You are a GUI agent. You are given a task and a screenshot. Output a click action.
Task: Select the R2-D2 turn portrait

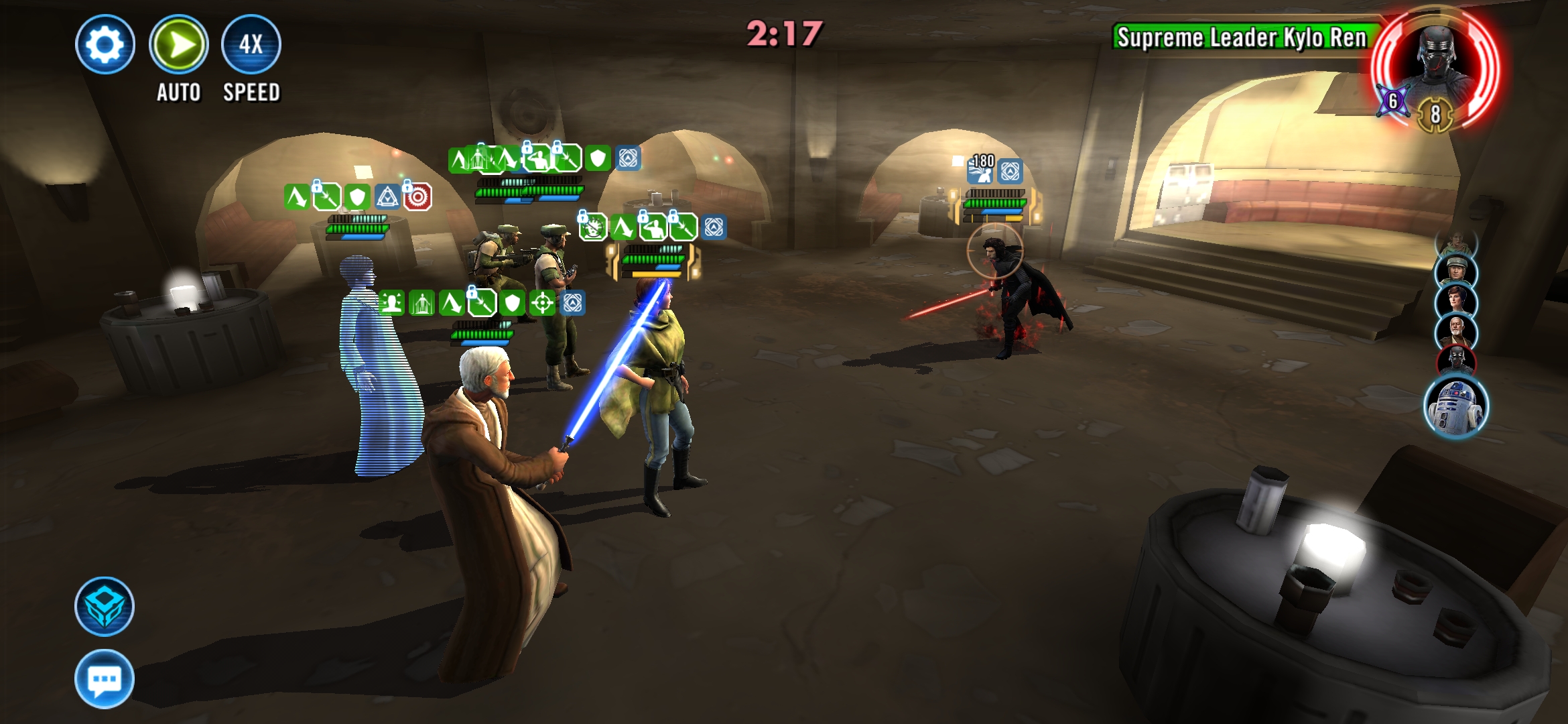pyautogui.click(x=1456, y=406)
